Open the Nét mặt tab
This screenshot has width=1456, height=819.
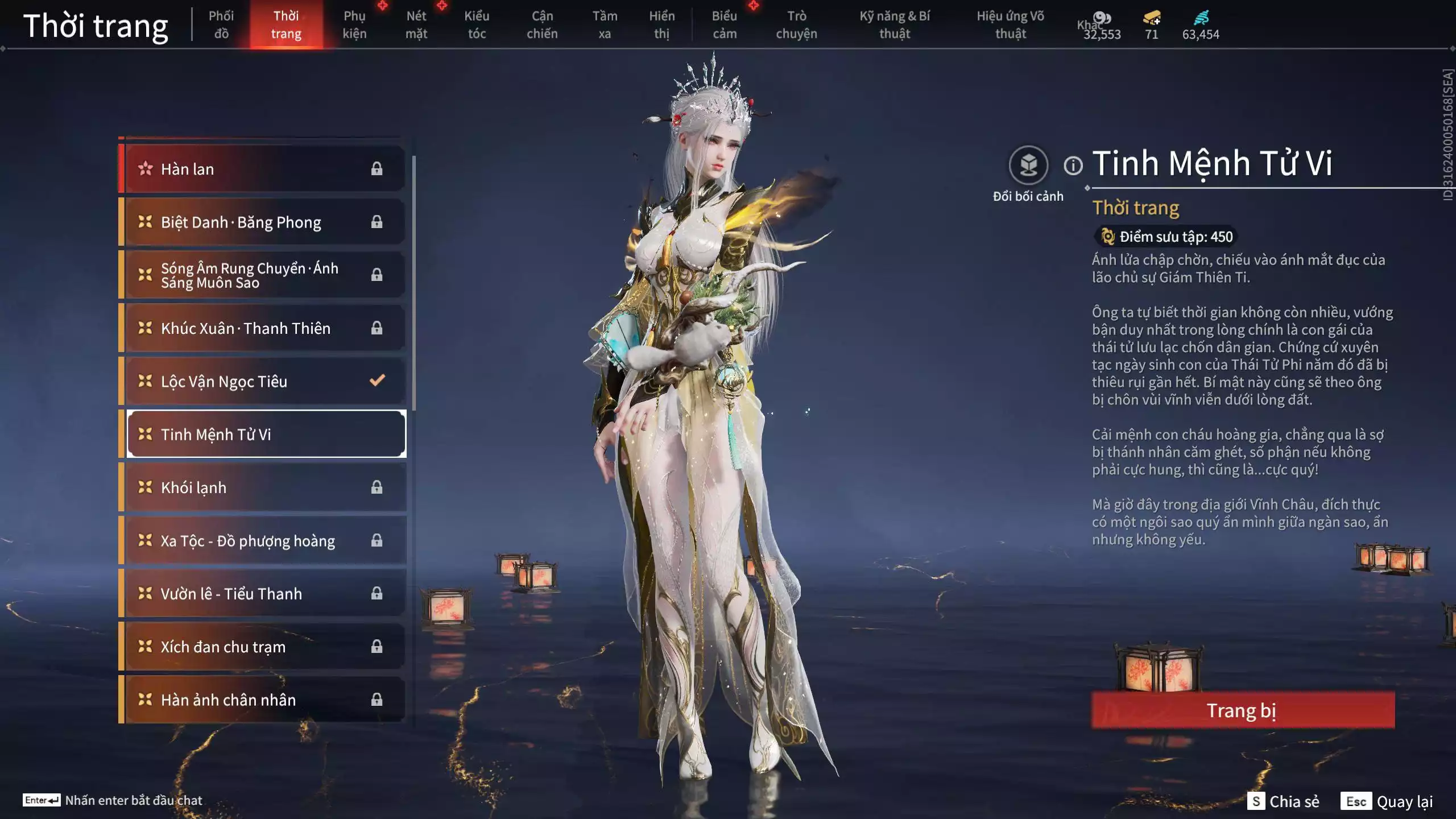click(416, 25)
